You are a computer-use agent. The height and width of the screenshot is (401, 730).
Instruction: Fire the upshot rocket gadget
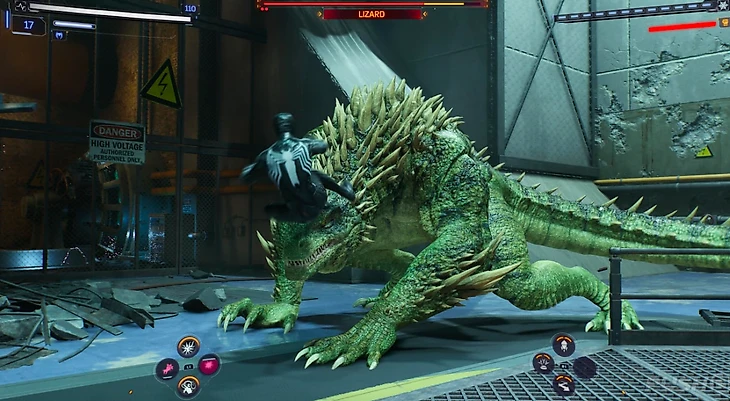(x=563, y=344)
